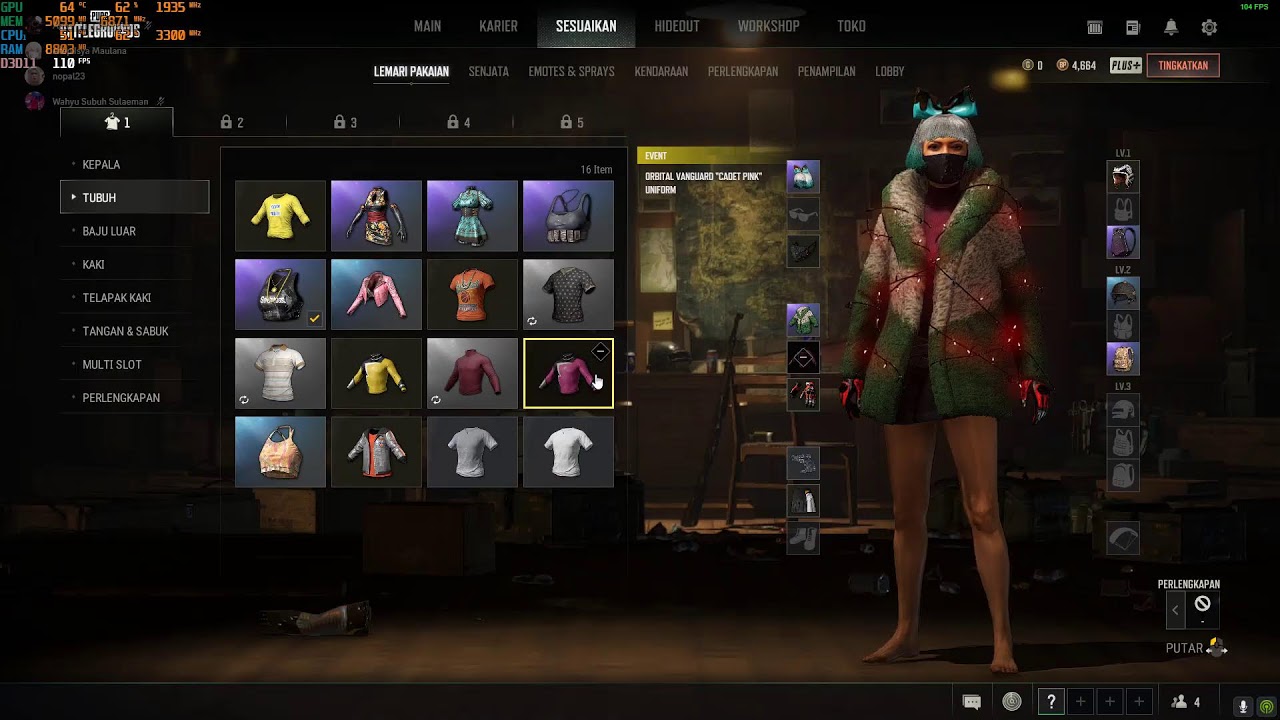
Task: Choose the MULTI SLOT category
Action: pyautogui.click(x=112, y=365)
